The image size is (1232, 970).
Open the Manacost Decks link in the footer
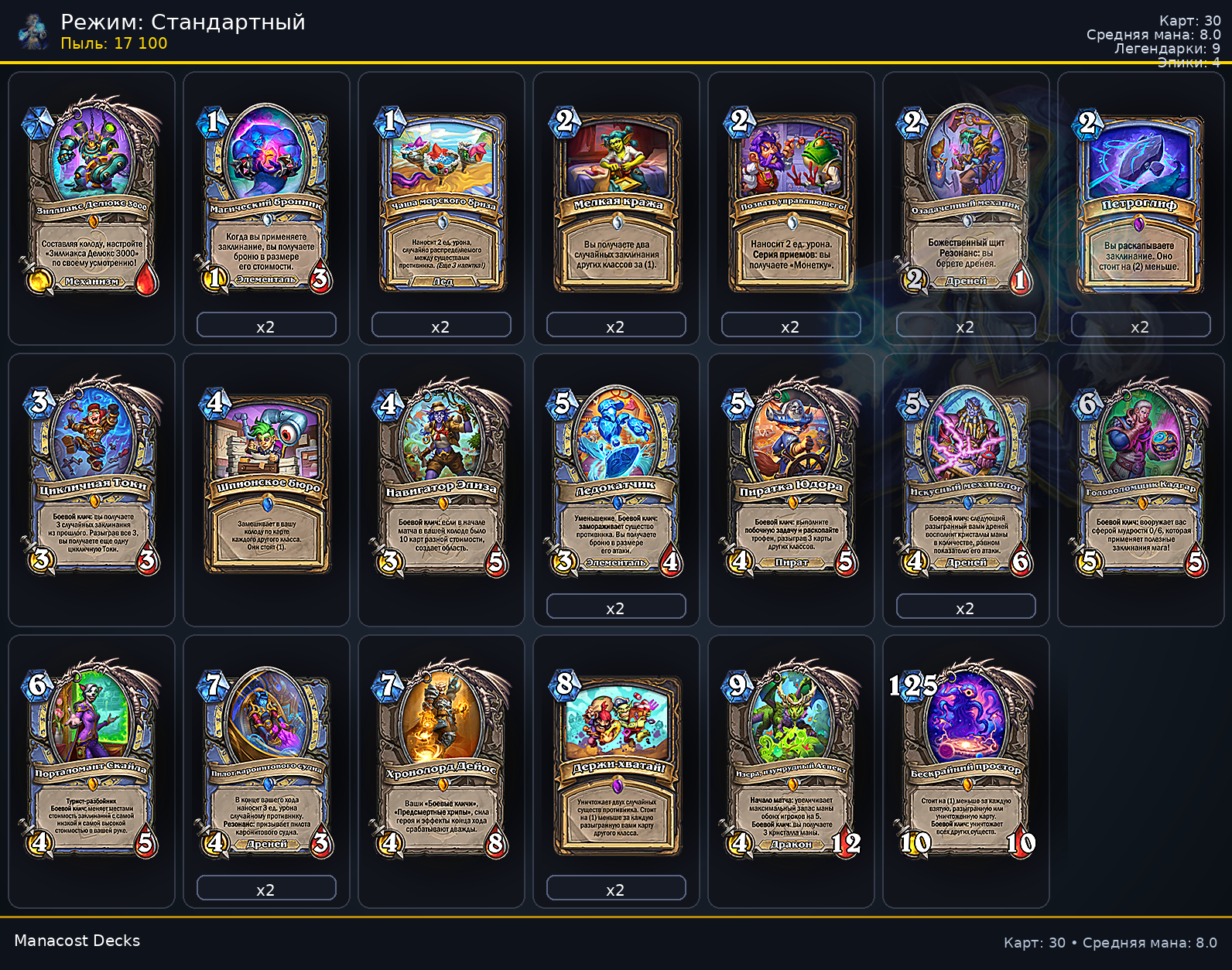tap(77, 941)
